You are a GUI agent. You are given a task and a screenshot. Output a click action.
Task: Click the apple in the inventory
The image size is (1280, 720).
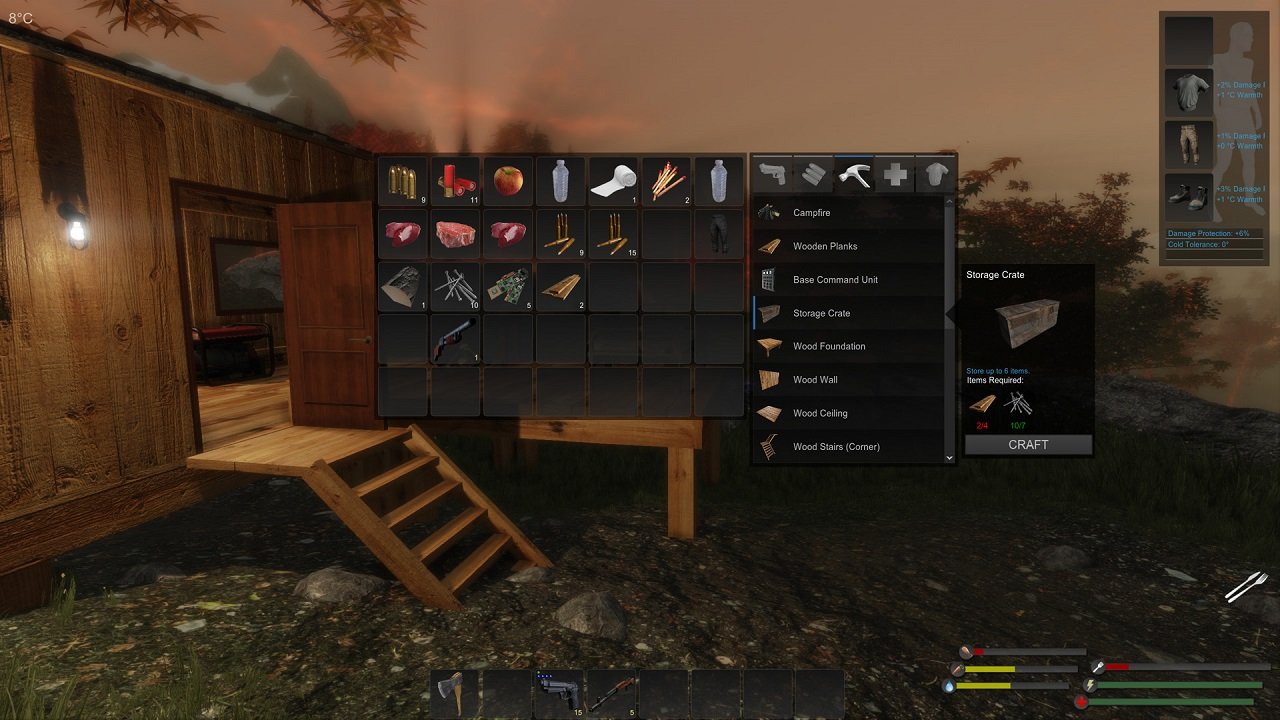(508, 182)
